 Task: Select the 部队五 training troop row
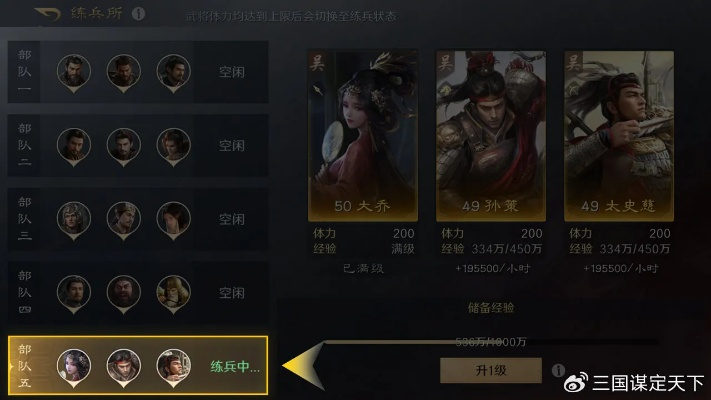tap(138, 366)
